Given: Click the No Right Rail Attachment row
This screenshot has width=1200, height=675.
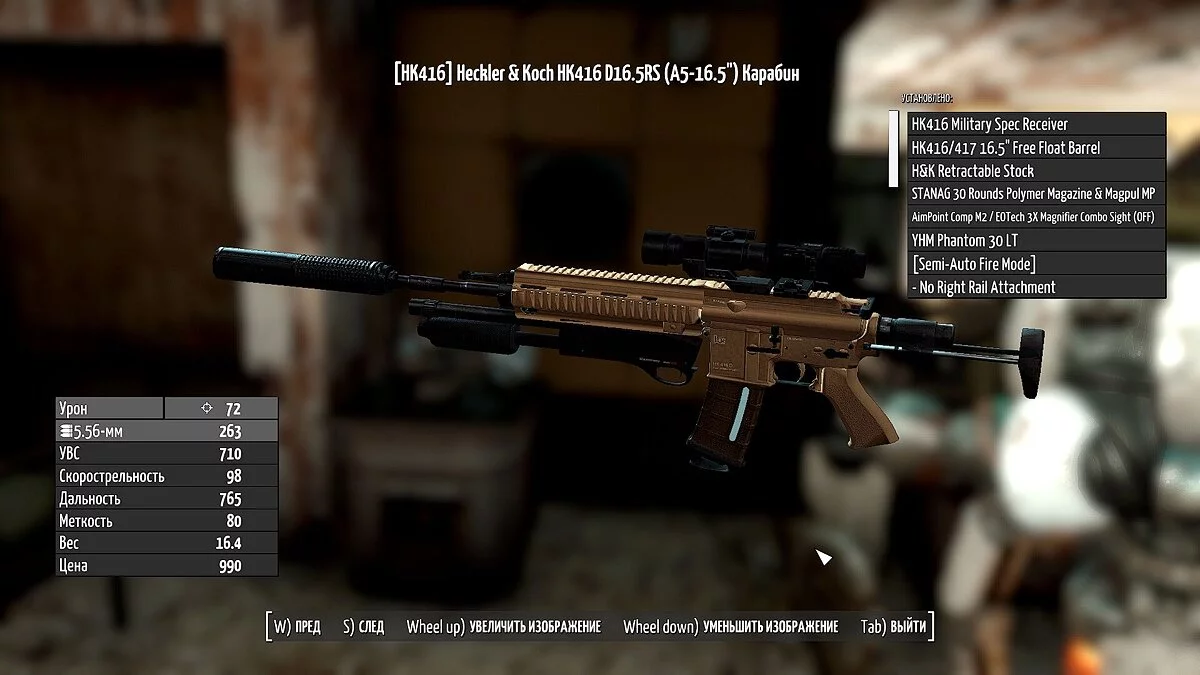Looking at the screenshot, I should [1036, 287].
